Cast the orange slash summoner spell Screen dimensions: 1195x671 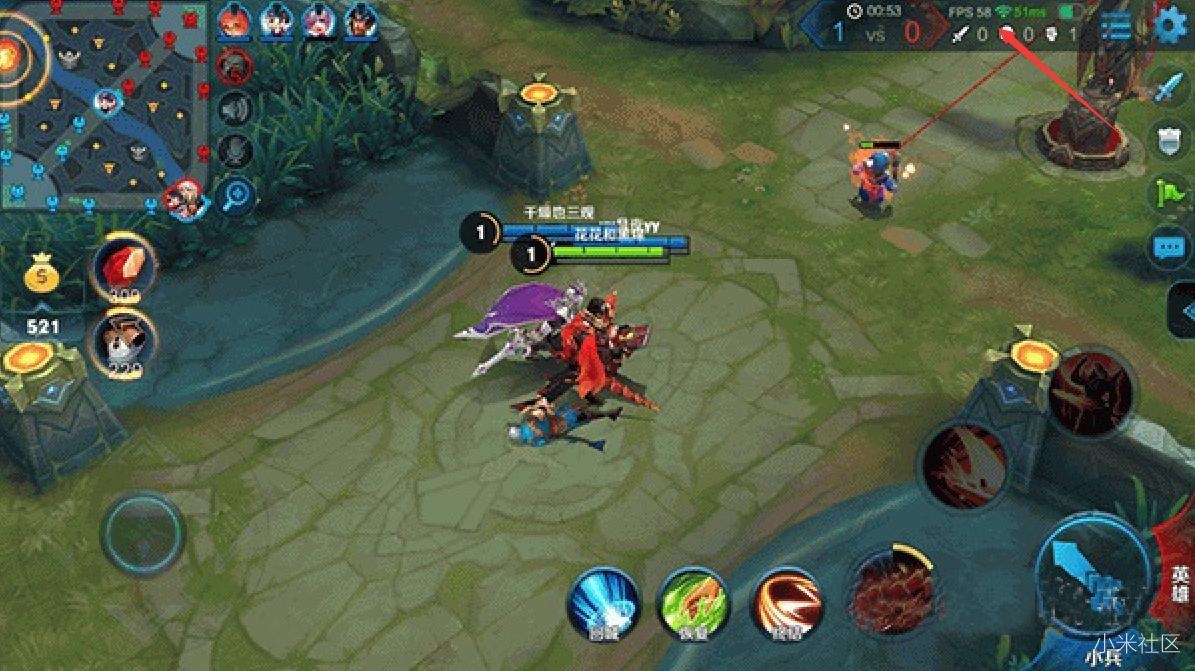[788, 602]
